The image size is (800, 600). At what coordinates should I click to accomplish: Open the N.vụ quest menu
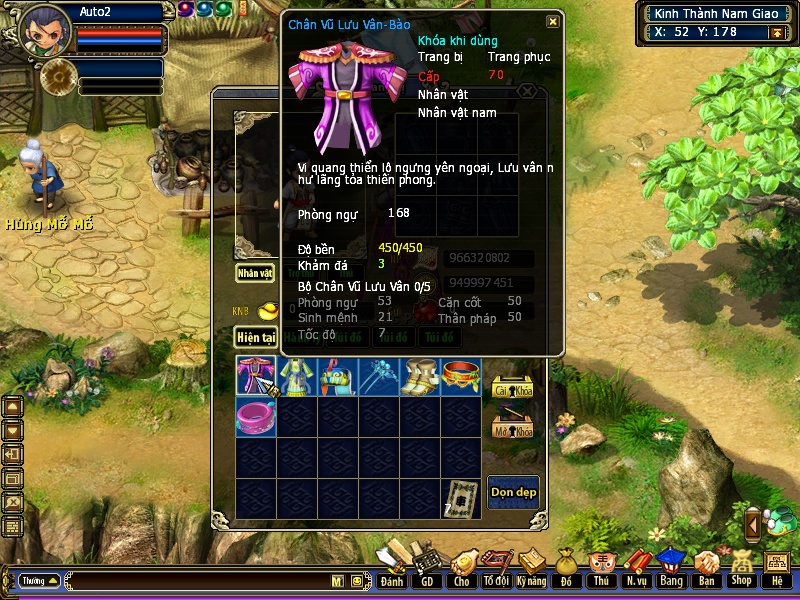click(636, 581)
